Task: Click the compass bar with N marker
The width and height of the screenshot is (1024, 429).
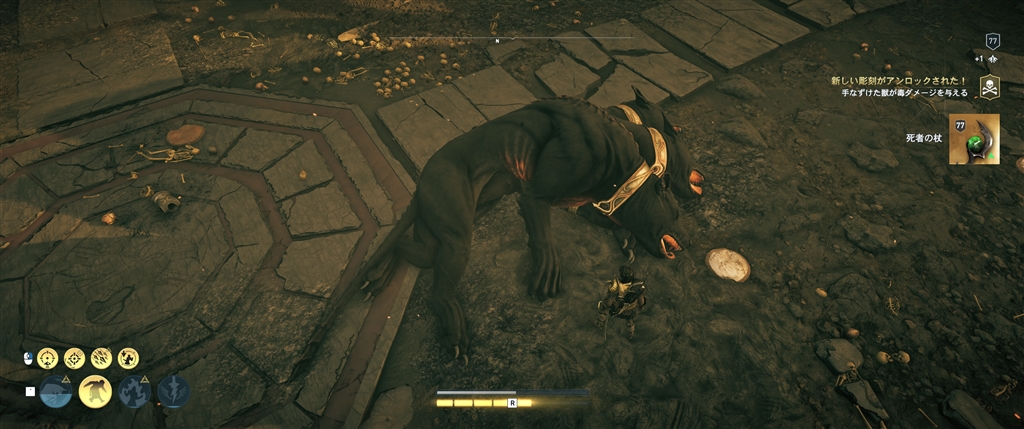Action: tap(497, 40)
